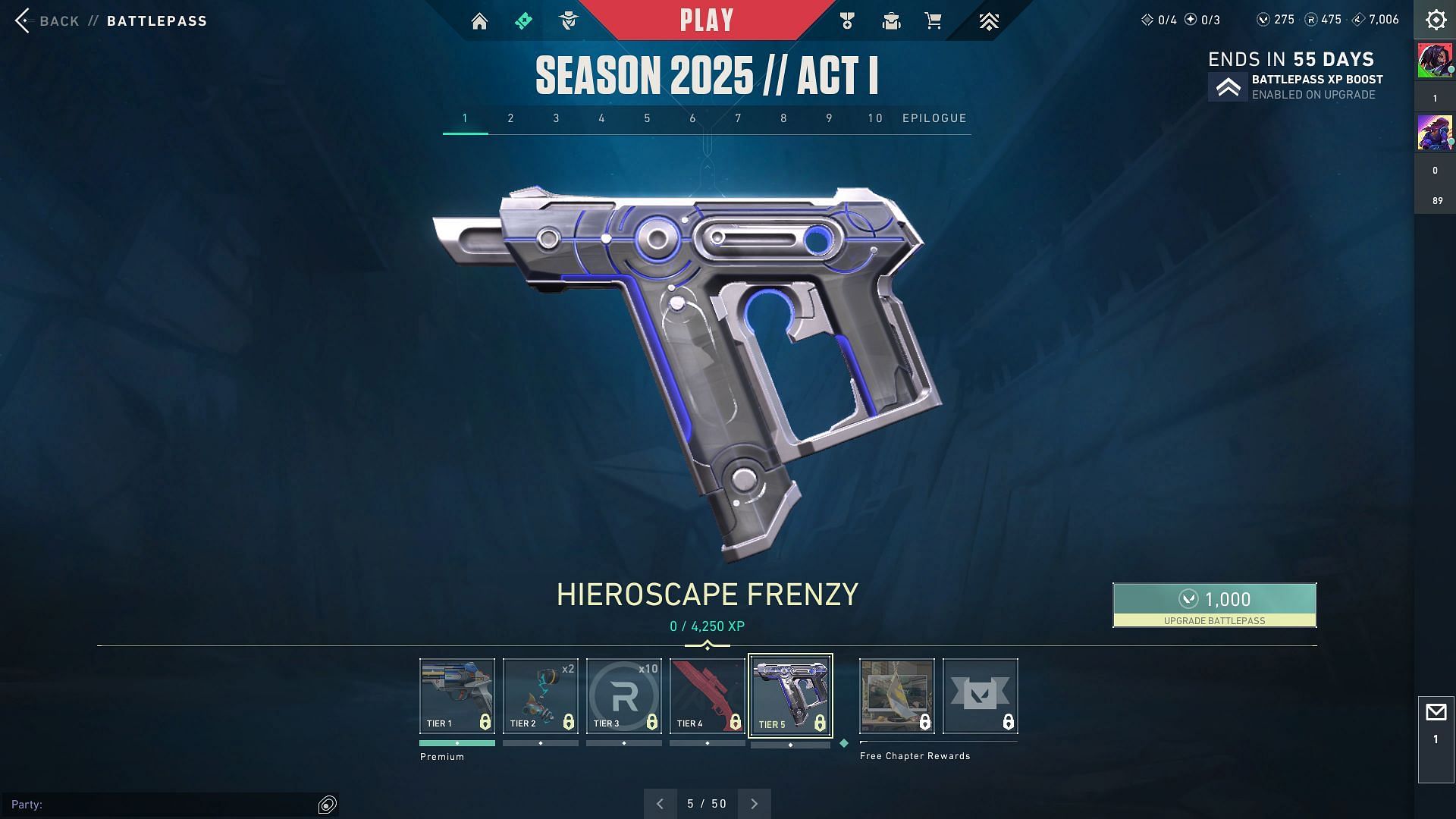Select the Tier 1 revolver reward
Image resolution: width=1456 pixels, height=819 pixels.
pos(457,695)
